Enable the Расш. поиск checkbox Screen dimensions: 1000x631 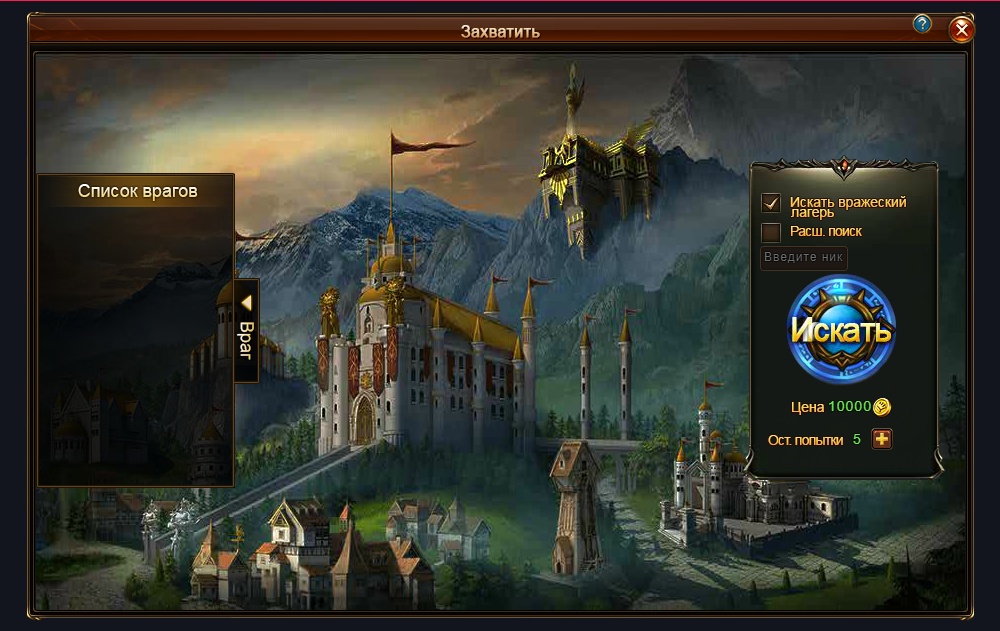[x=771, y=232]
